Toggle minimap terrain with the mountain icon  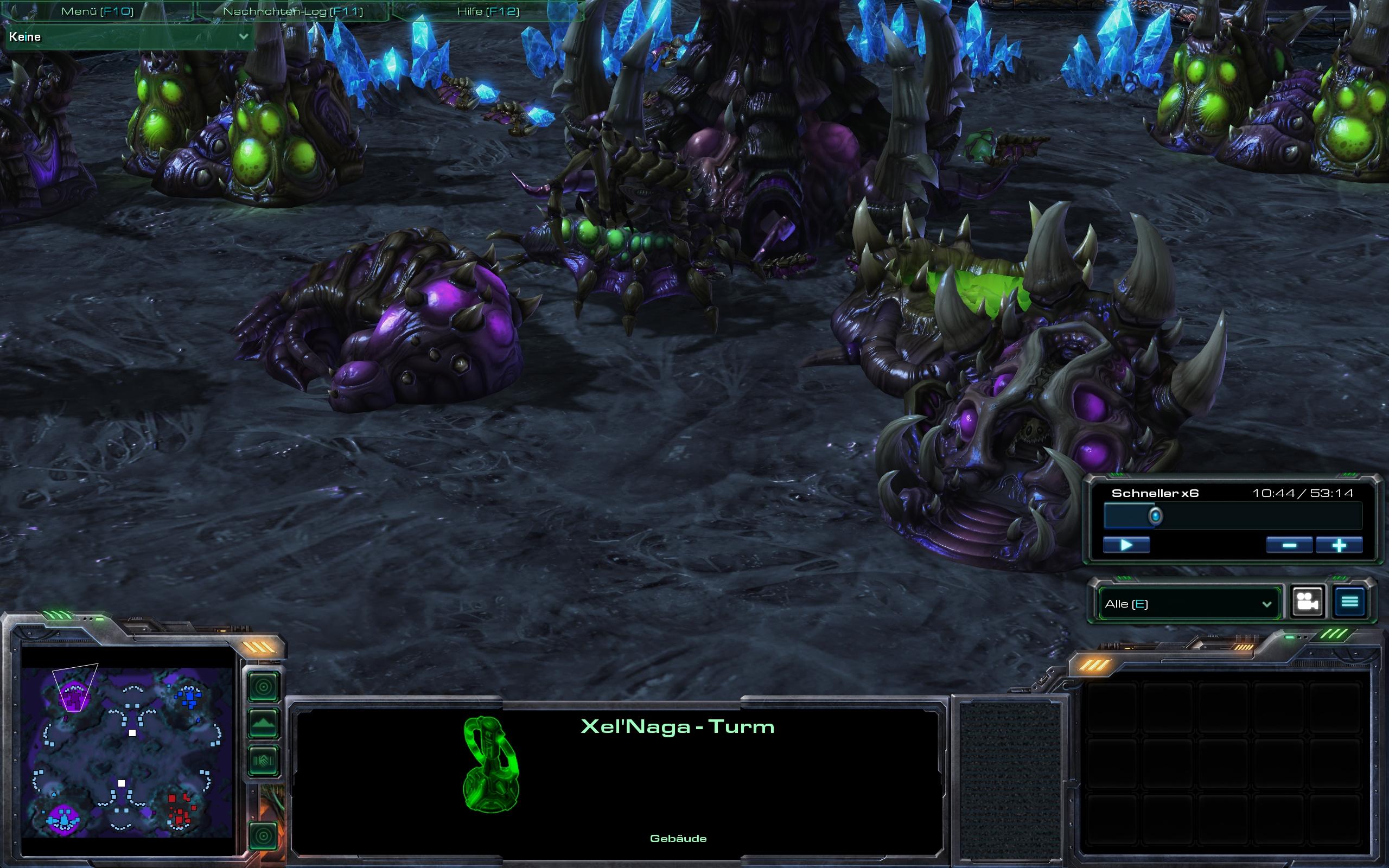(x=264, y=724)
